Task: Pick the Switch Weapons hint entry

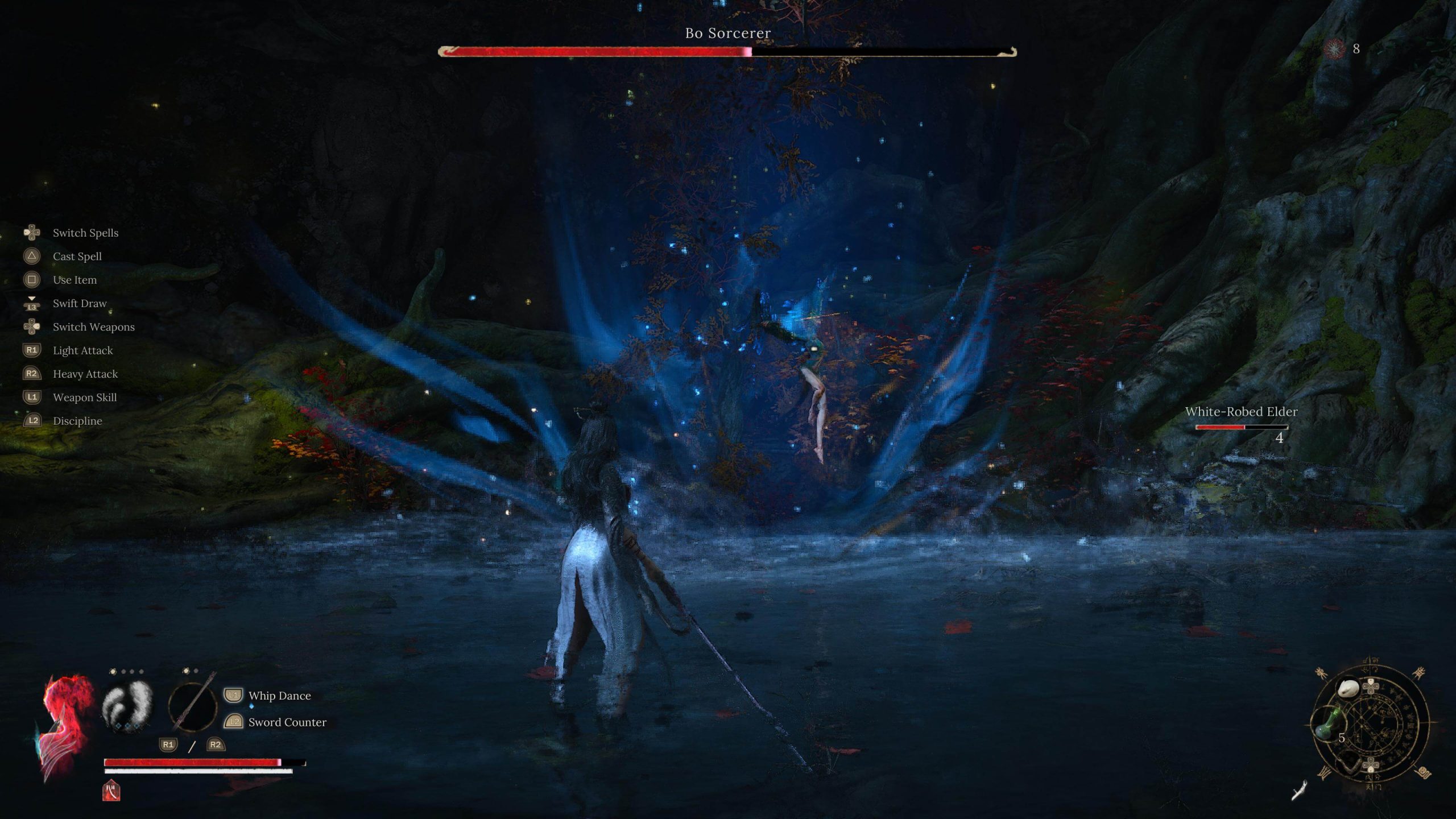Action: click(x=93, y=327)
